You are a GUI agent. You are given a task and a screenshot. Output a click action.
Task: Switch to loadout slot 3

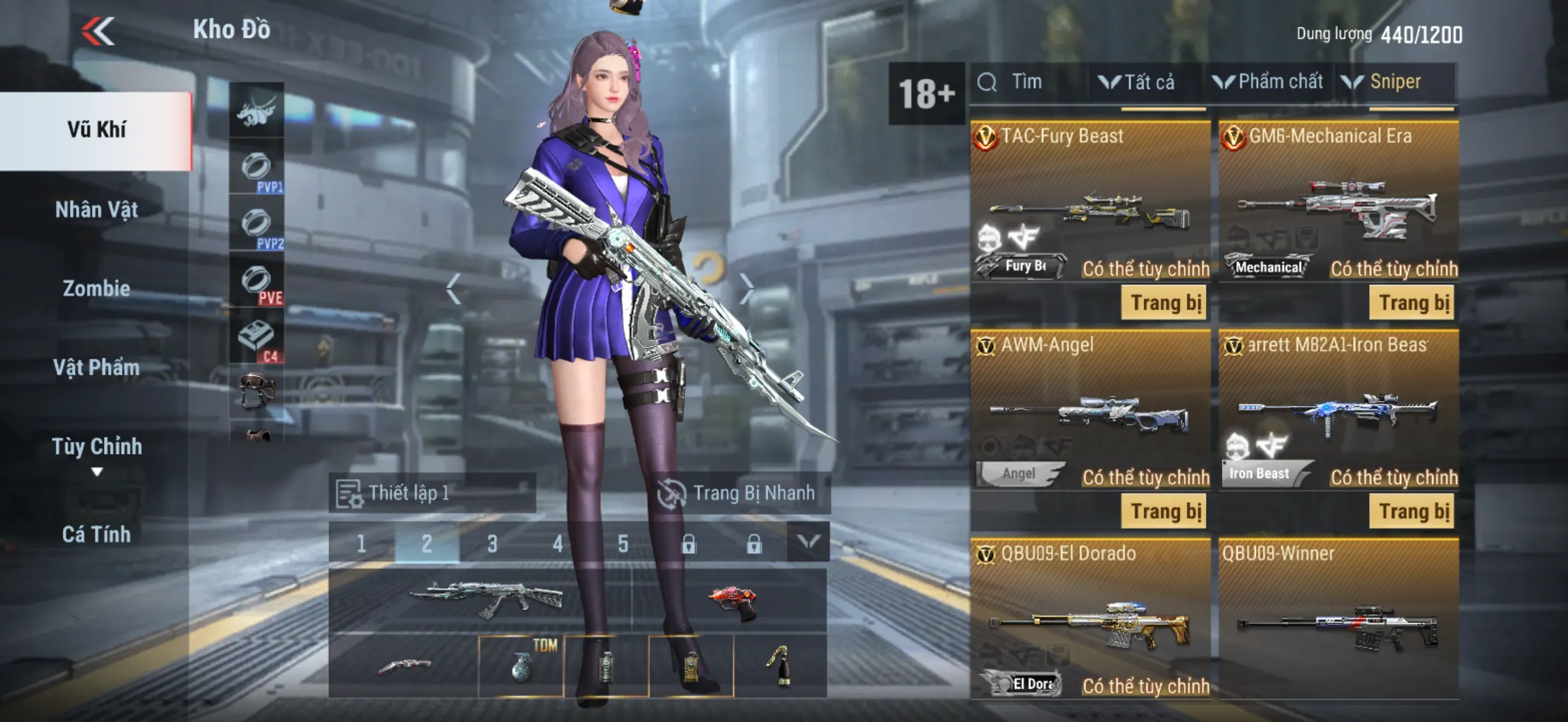(492, 543)
